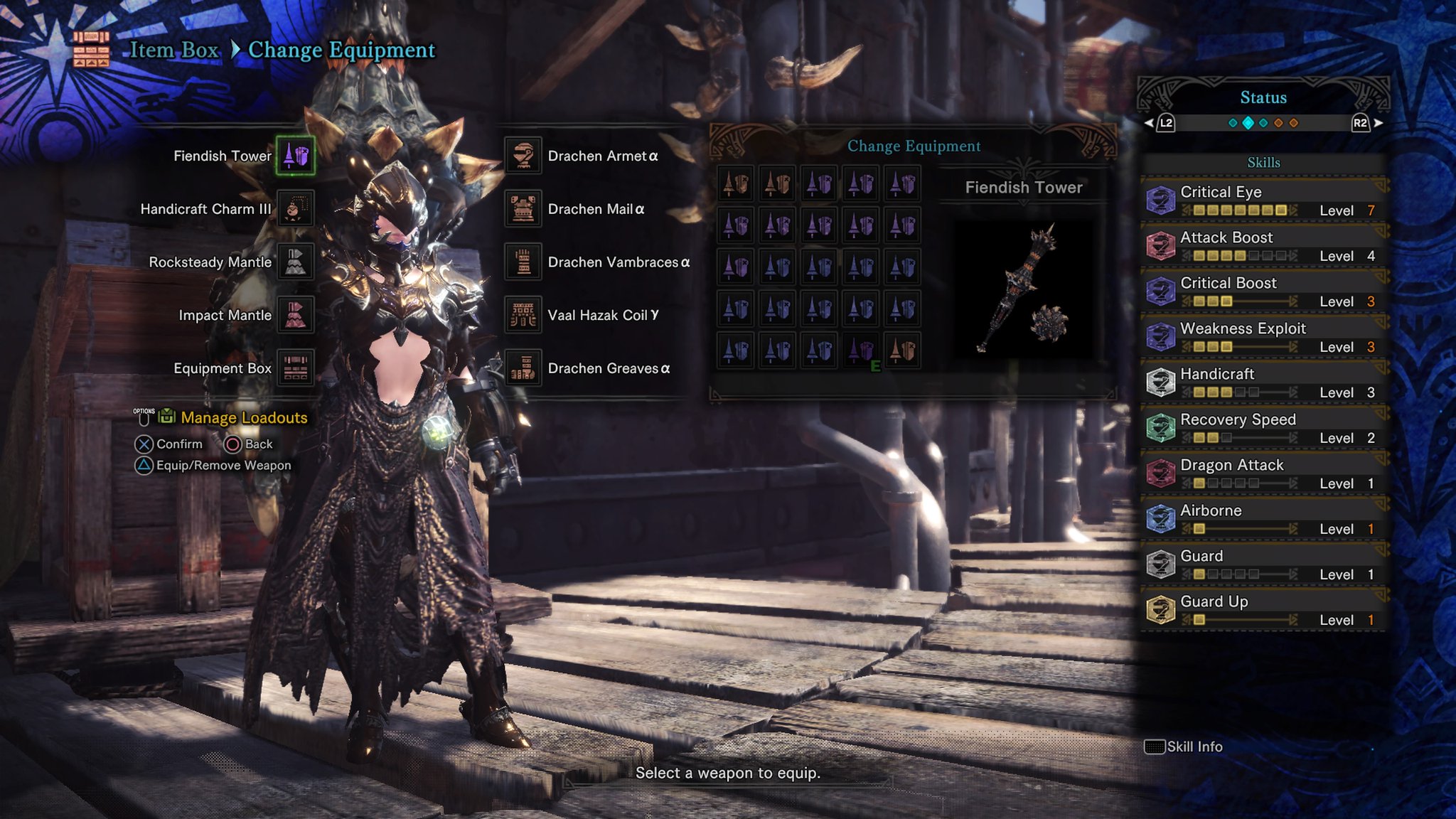
Task: Select the first weapon in the grid
Action: [737, 185]
